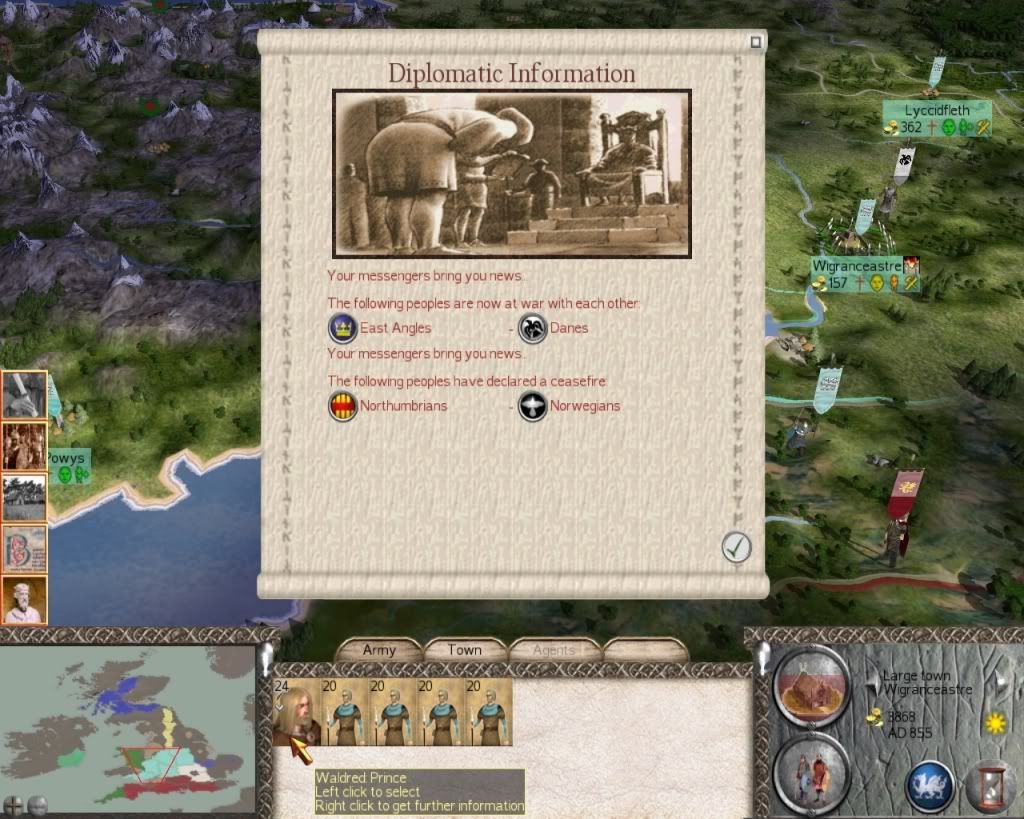The width and height of the screenshot is (1024, 819).
Task: Zoom in the minimap with the plus button
Action: tap(14, 804)
